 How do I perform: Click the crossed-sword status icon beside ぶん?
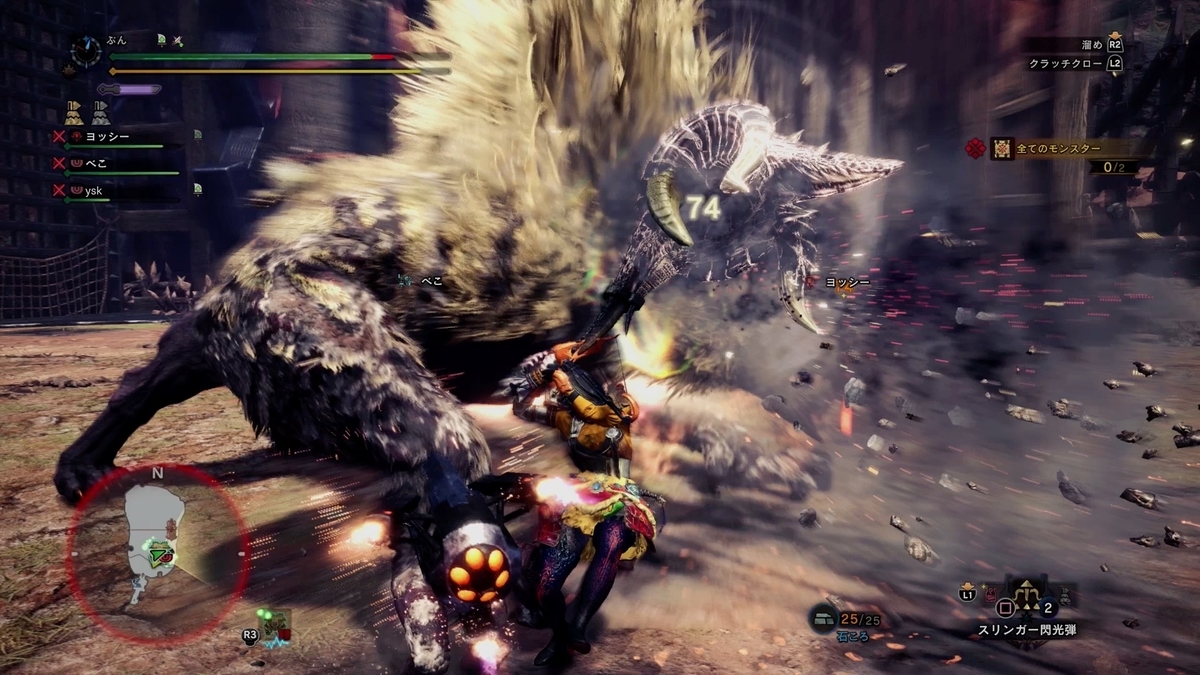[178, 40]
